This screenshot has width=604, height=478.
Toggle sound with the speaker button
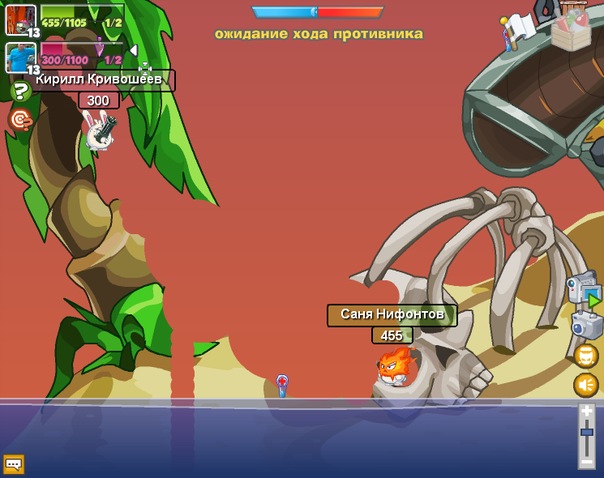point(586,385)
